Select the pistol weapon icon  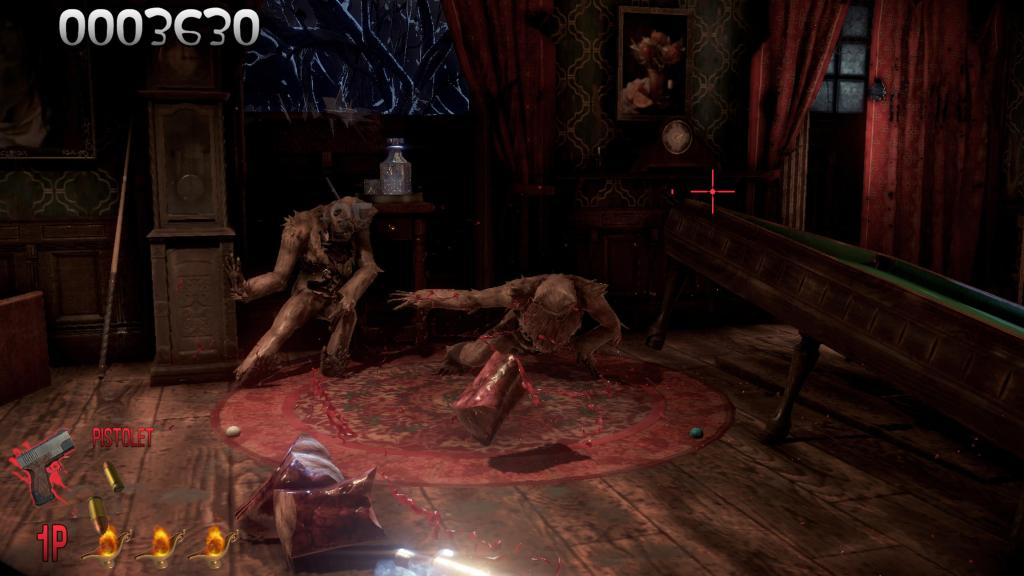(45, 465)
